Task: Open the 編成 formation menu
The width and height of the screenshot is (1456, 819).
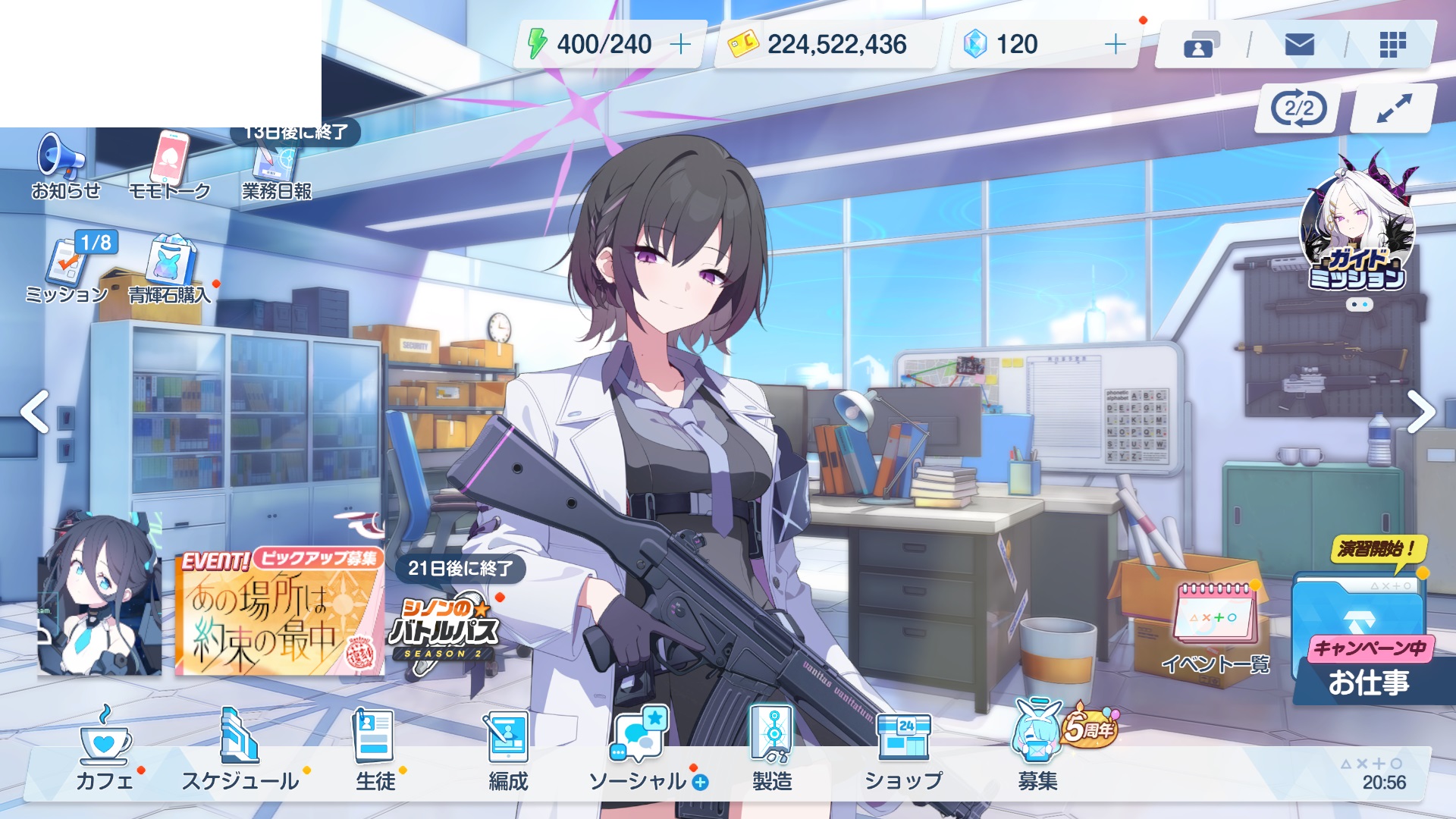Action: (508, 751)
